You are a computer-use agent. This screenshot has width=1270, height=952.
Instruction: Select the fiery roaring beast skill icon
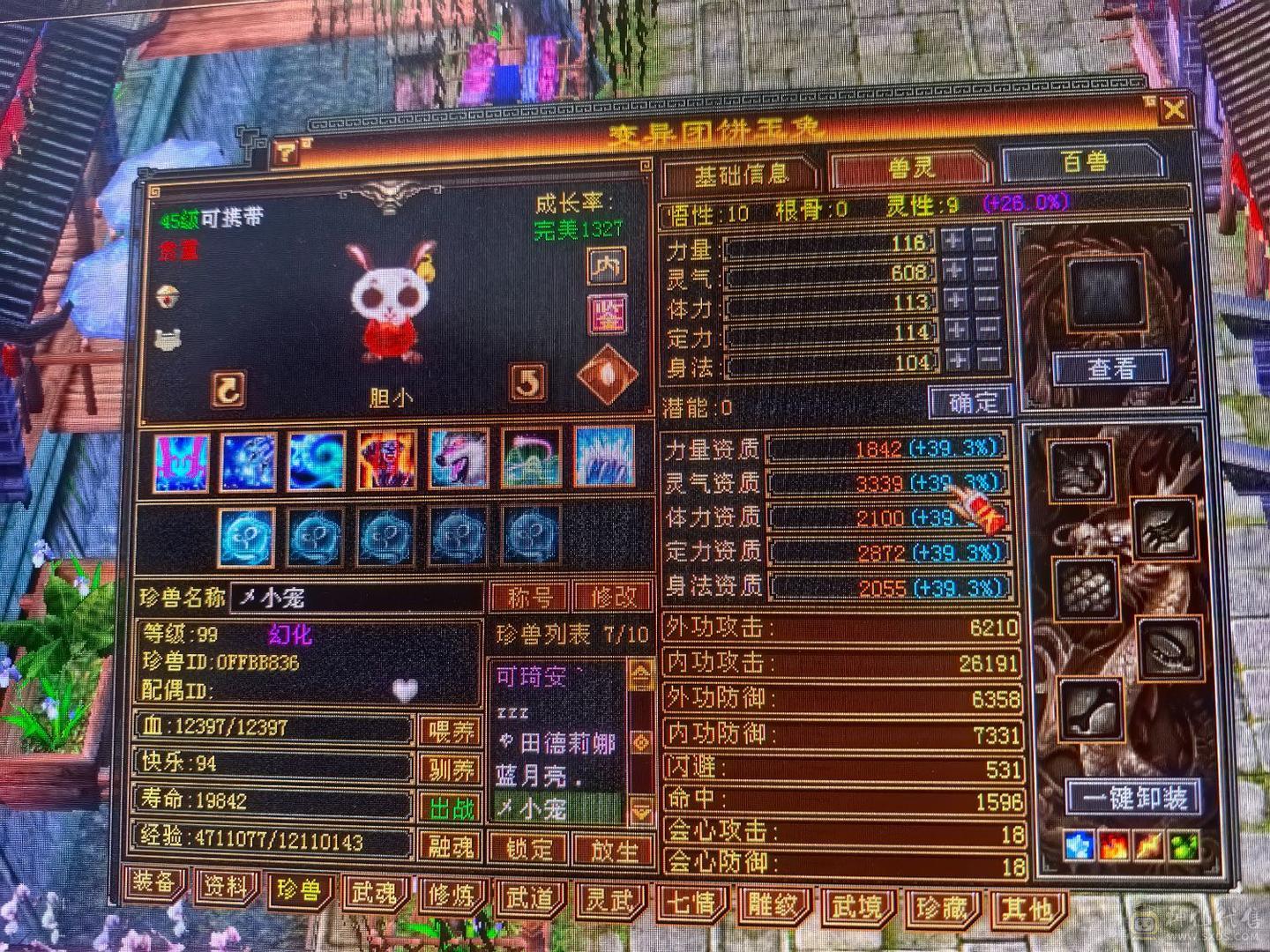click(x=385, y=458)
